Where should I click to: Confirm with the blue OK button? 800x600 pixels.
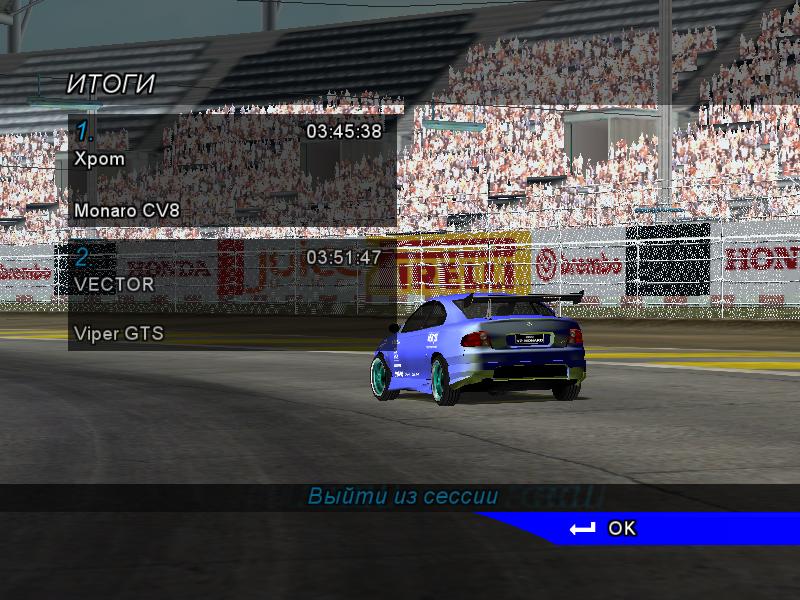pos(620,528)
